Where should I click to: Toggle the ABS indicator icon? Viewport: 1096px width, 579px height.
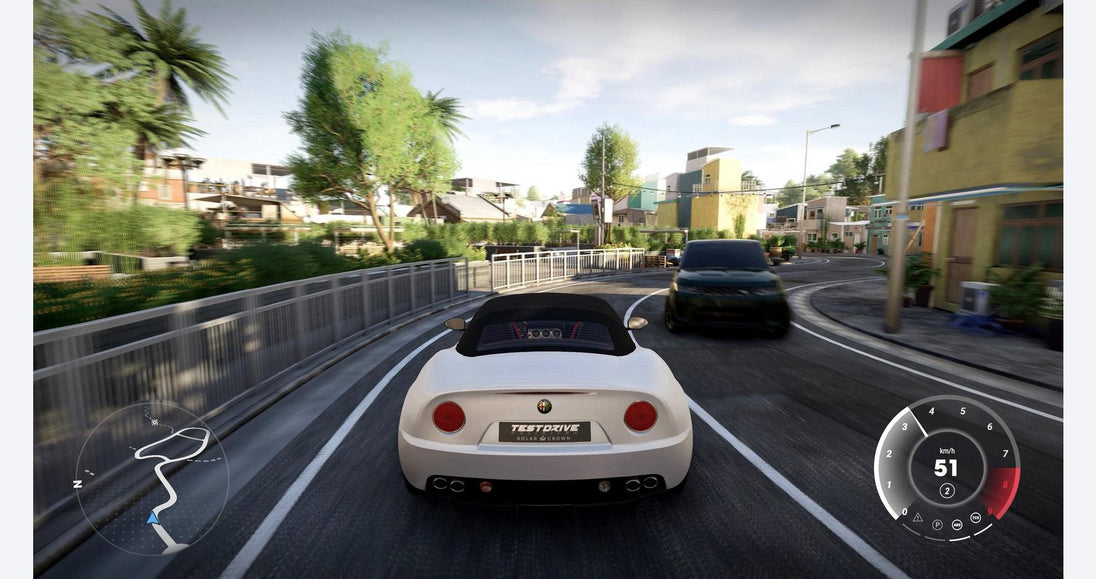click(955, 523)
